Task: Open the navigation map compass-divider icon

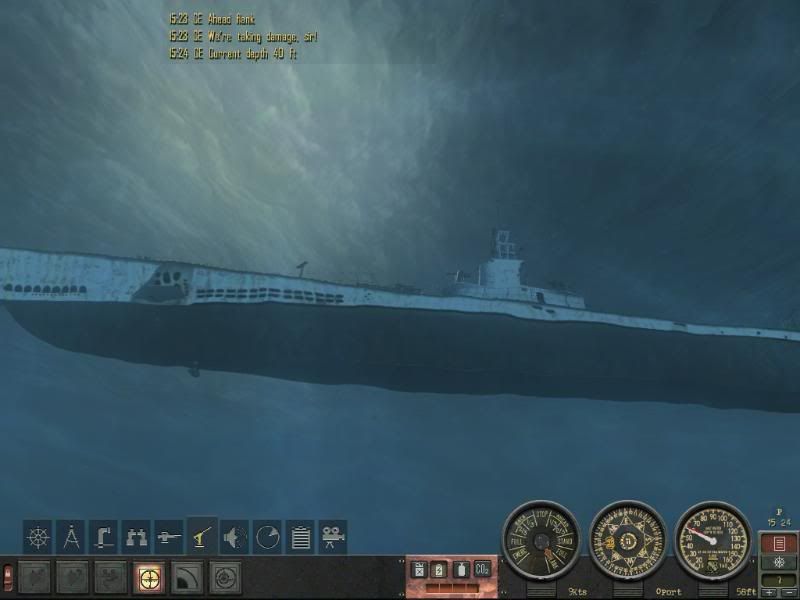Action: click(x=70, y=537)
